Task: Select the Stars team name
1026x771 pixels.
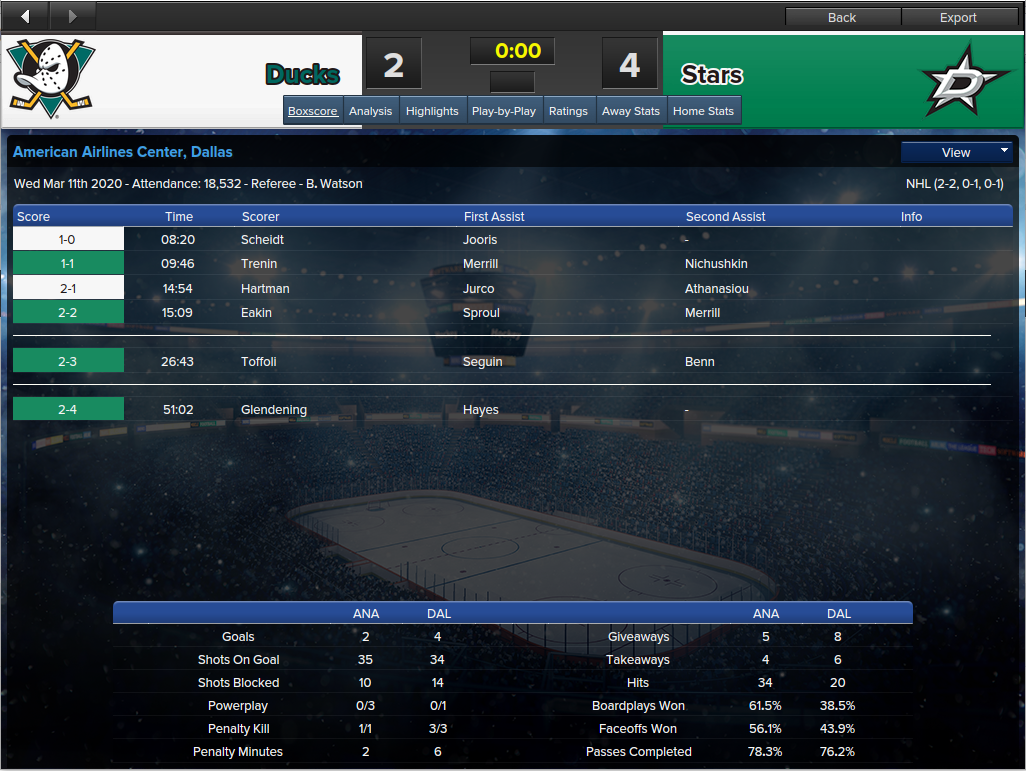Action: point(712,75)
